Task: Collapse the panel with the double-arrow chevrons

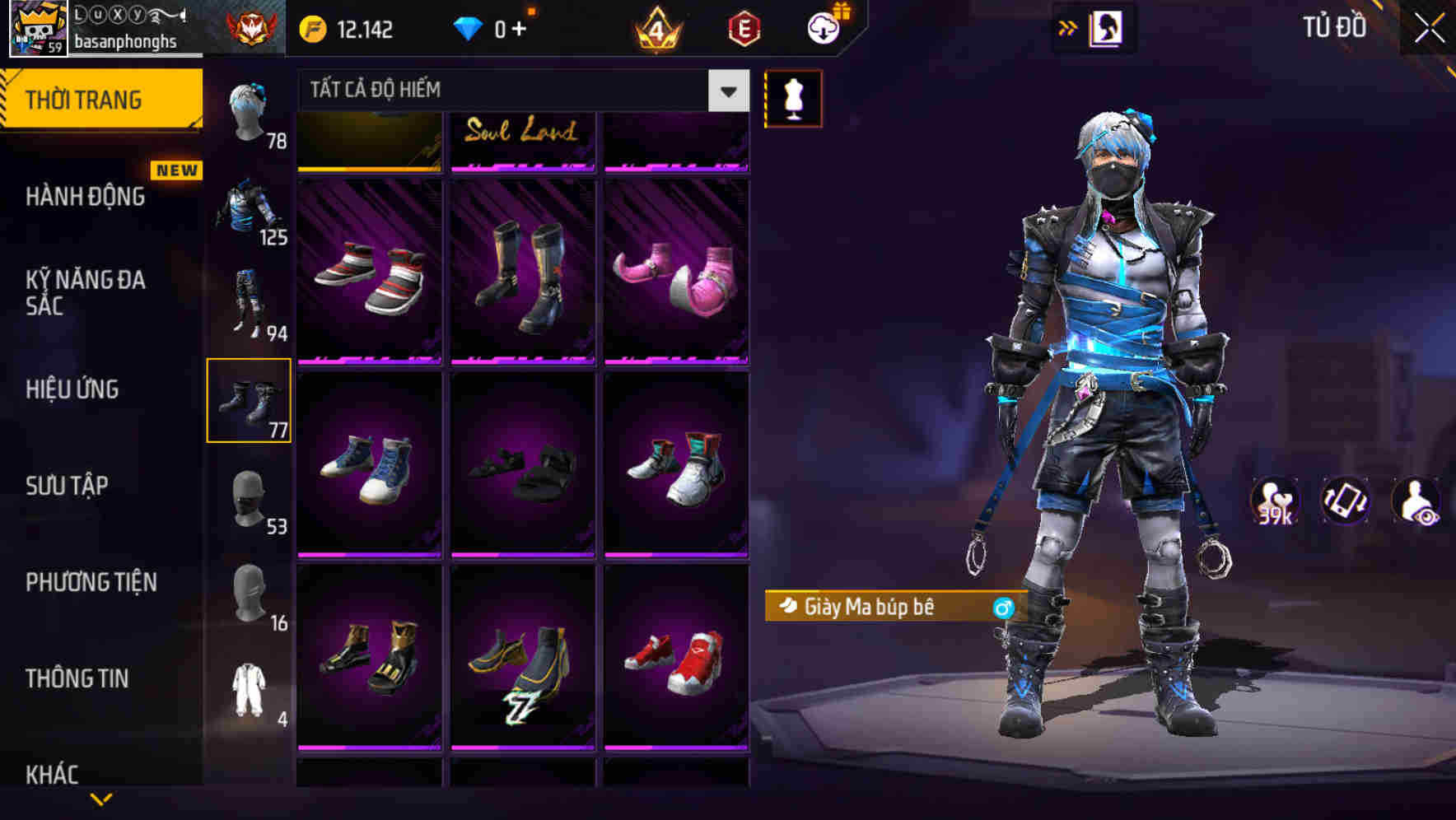Action: pyautogui.click(x=1067, y=27)
